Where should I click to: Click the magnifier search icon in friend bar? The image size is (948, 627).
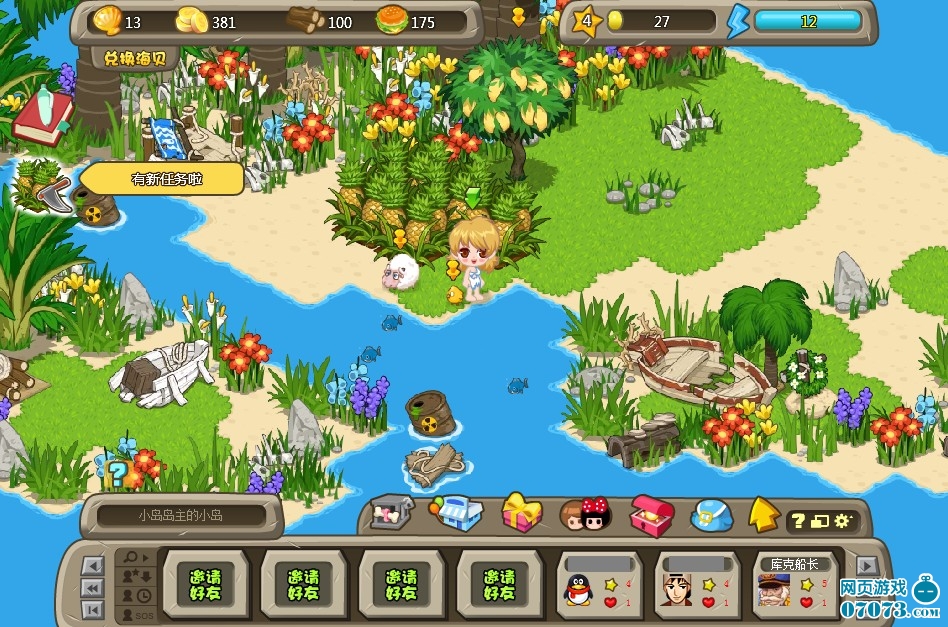pyautogui.click(x=131, y=557)
